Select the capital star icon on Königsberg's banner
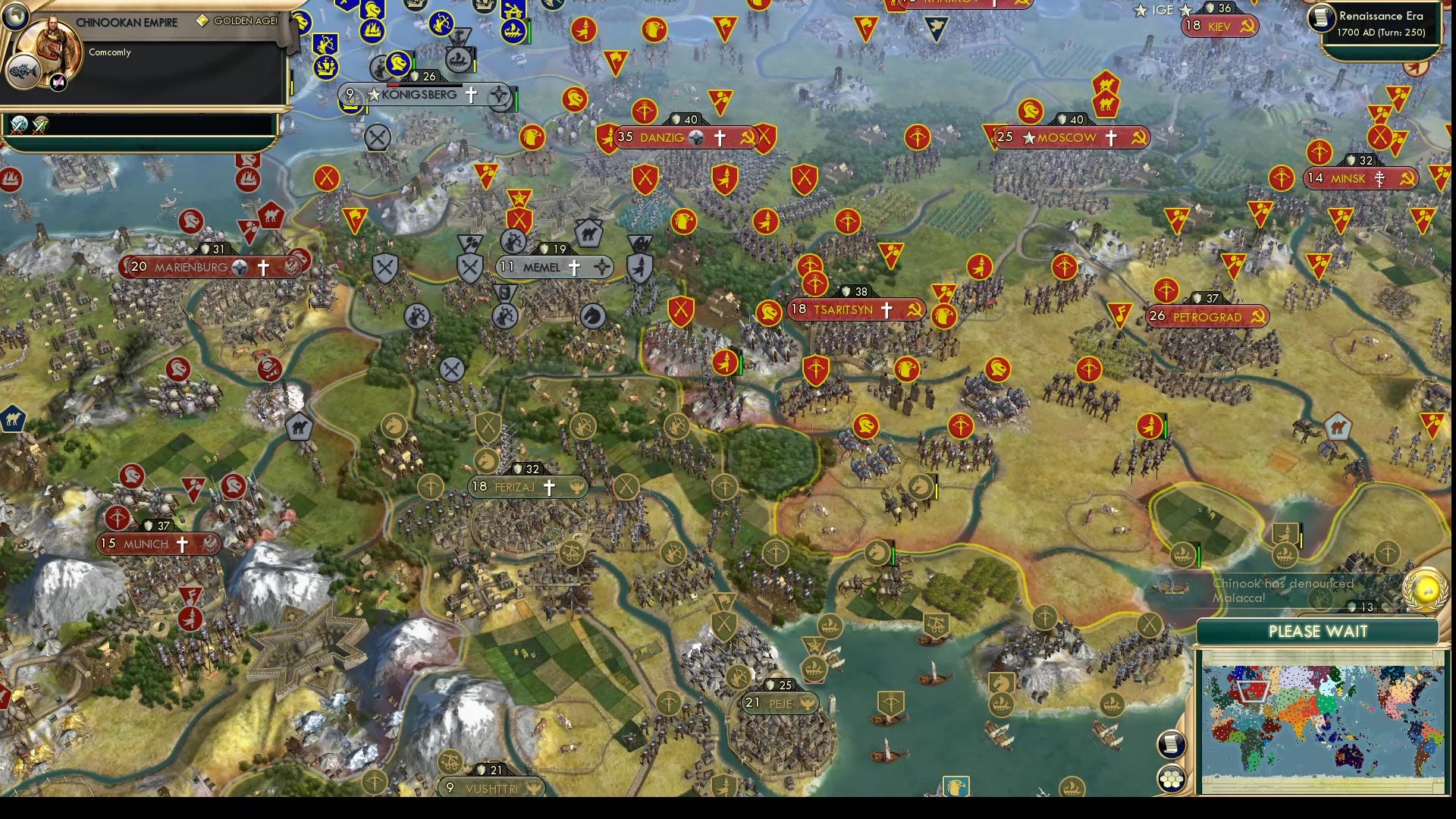The height and width of the screenshot is (819, 1456). coord(372,94)
